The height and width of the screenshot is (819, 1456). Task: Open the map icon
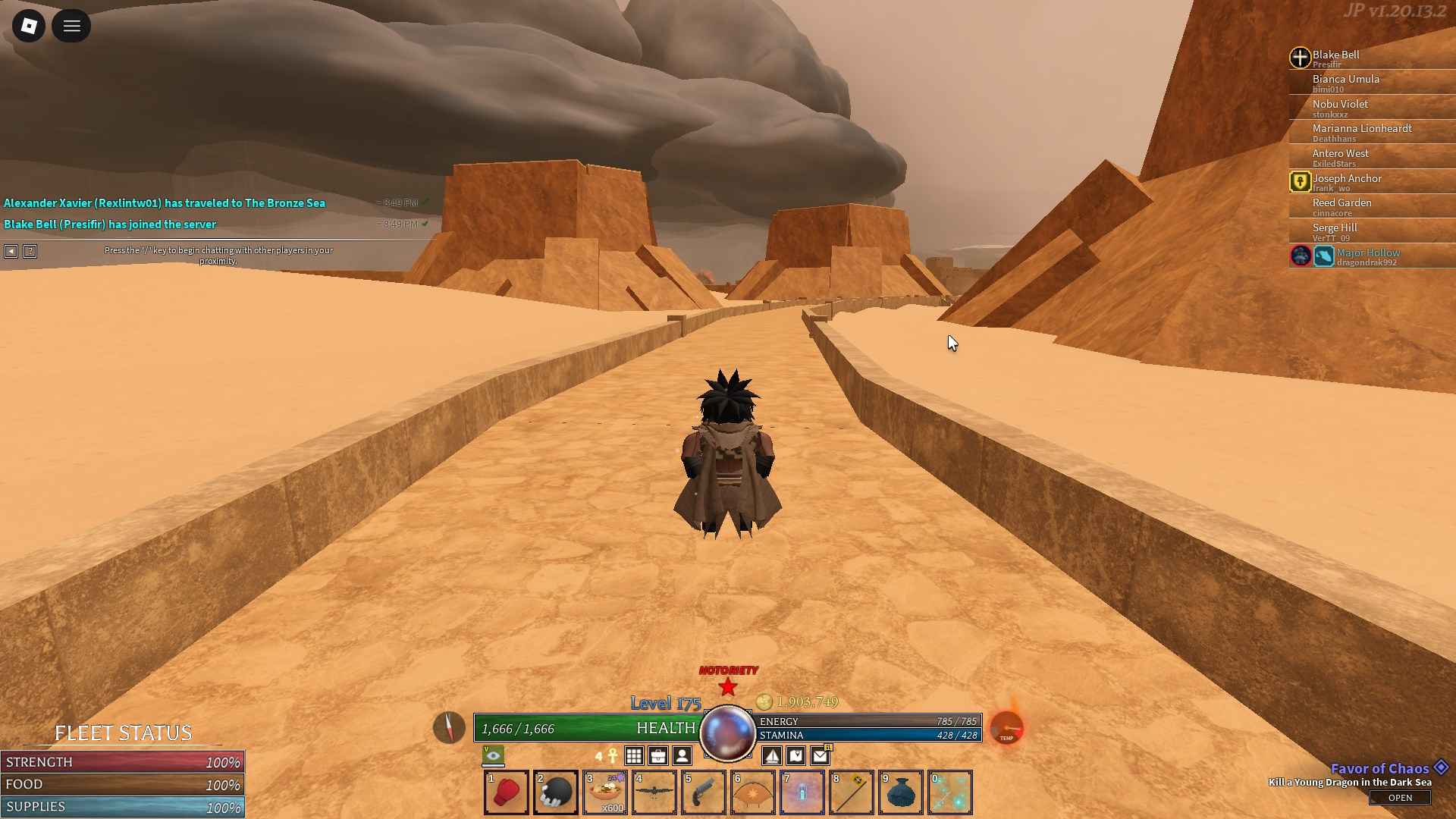point(796,756)
